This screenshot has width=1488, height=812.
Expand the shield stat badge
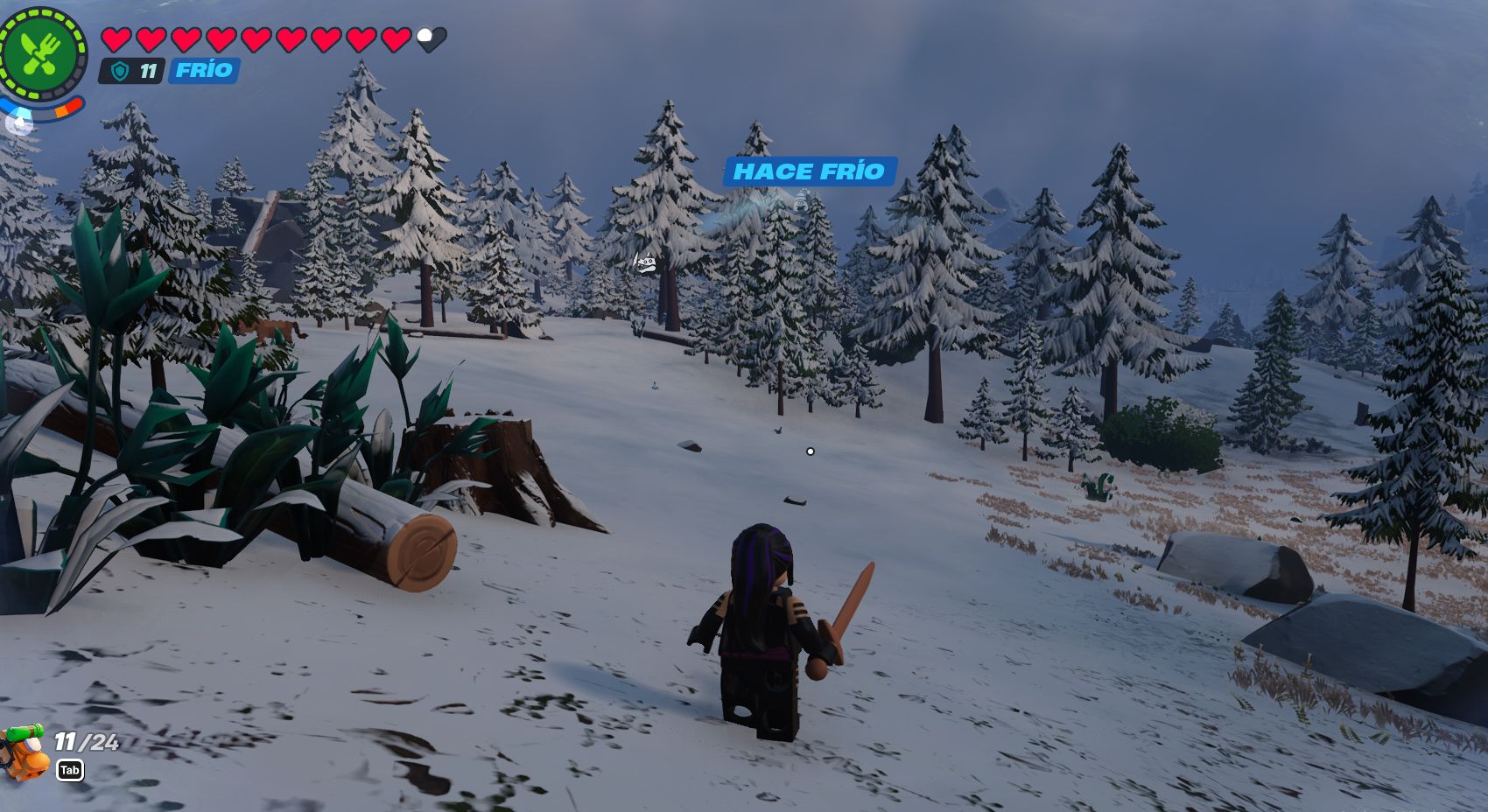[x=136, y=71]
